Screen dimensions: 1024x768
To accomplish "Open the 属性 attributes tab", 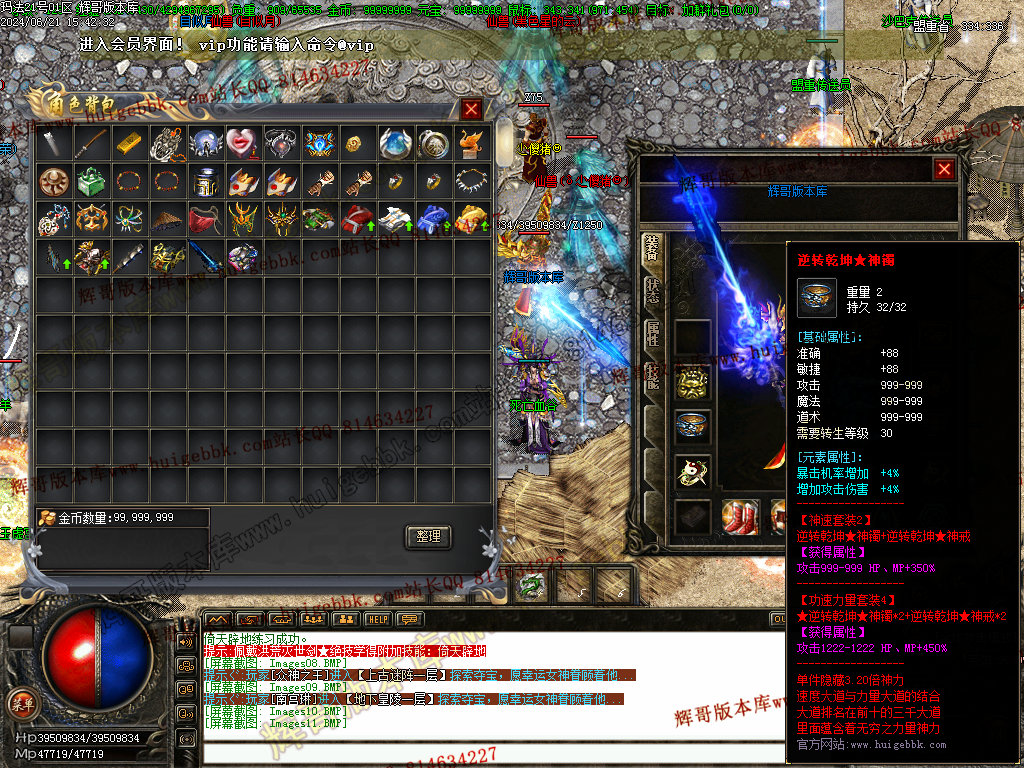I will tap(653, 337).
